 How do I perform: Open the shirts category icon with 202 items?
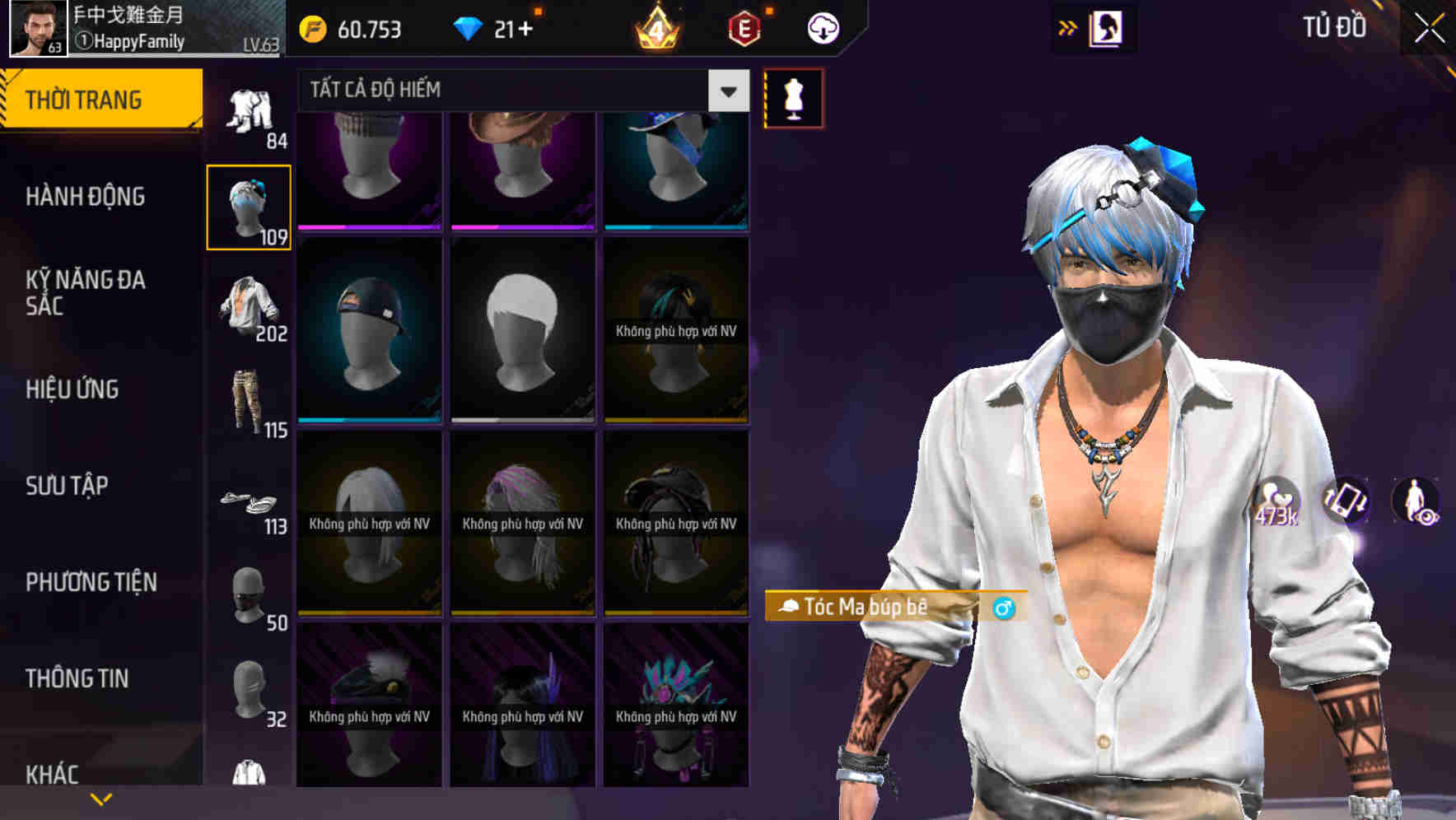click(249, 307)
